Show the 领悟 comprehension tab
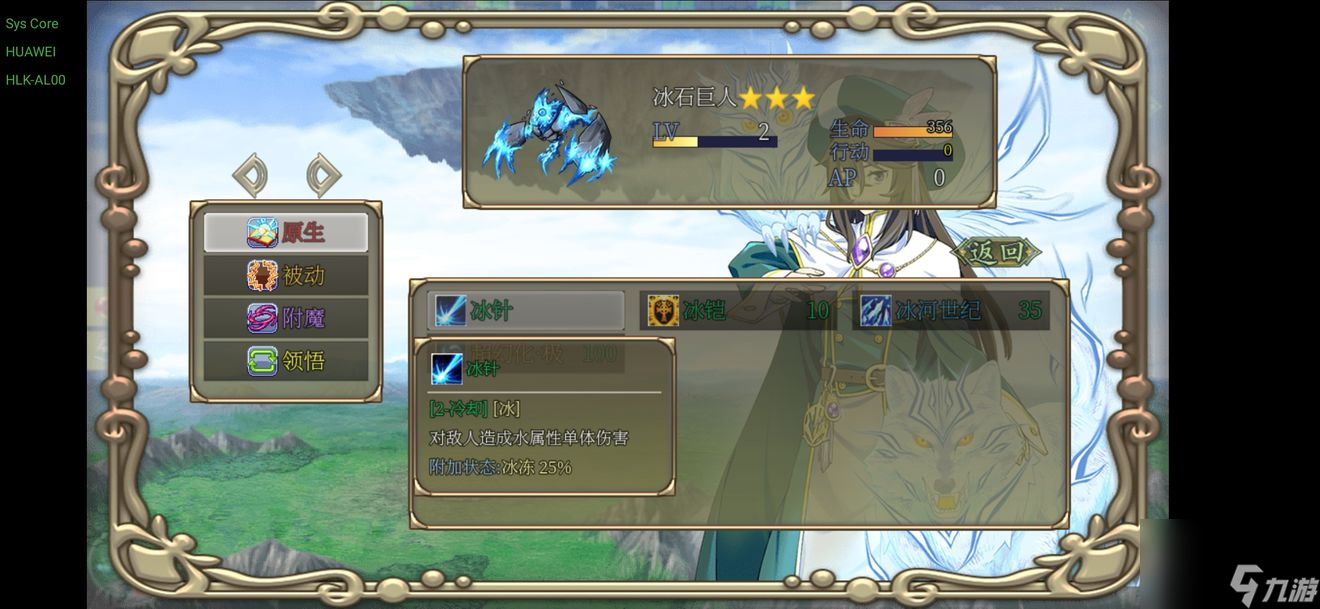 pyautogui.click(x=286, y=360)
